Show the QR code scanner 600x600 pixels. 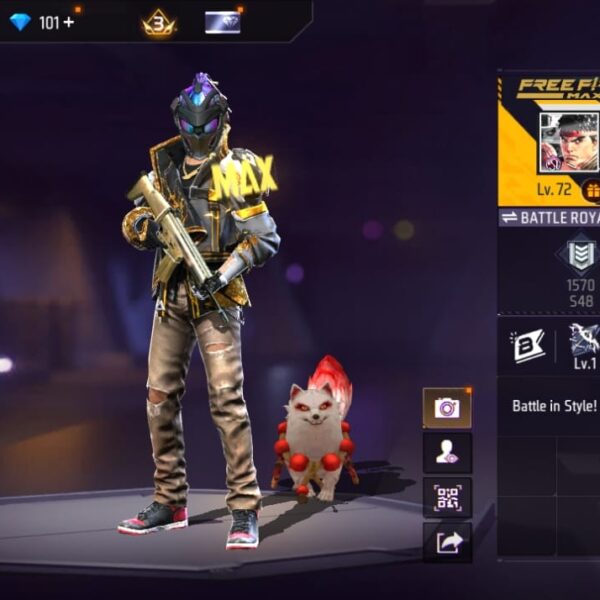coord(446,497)
